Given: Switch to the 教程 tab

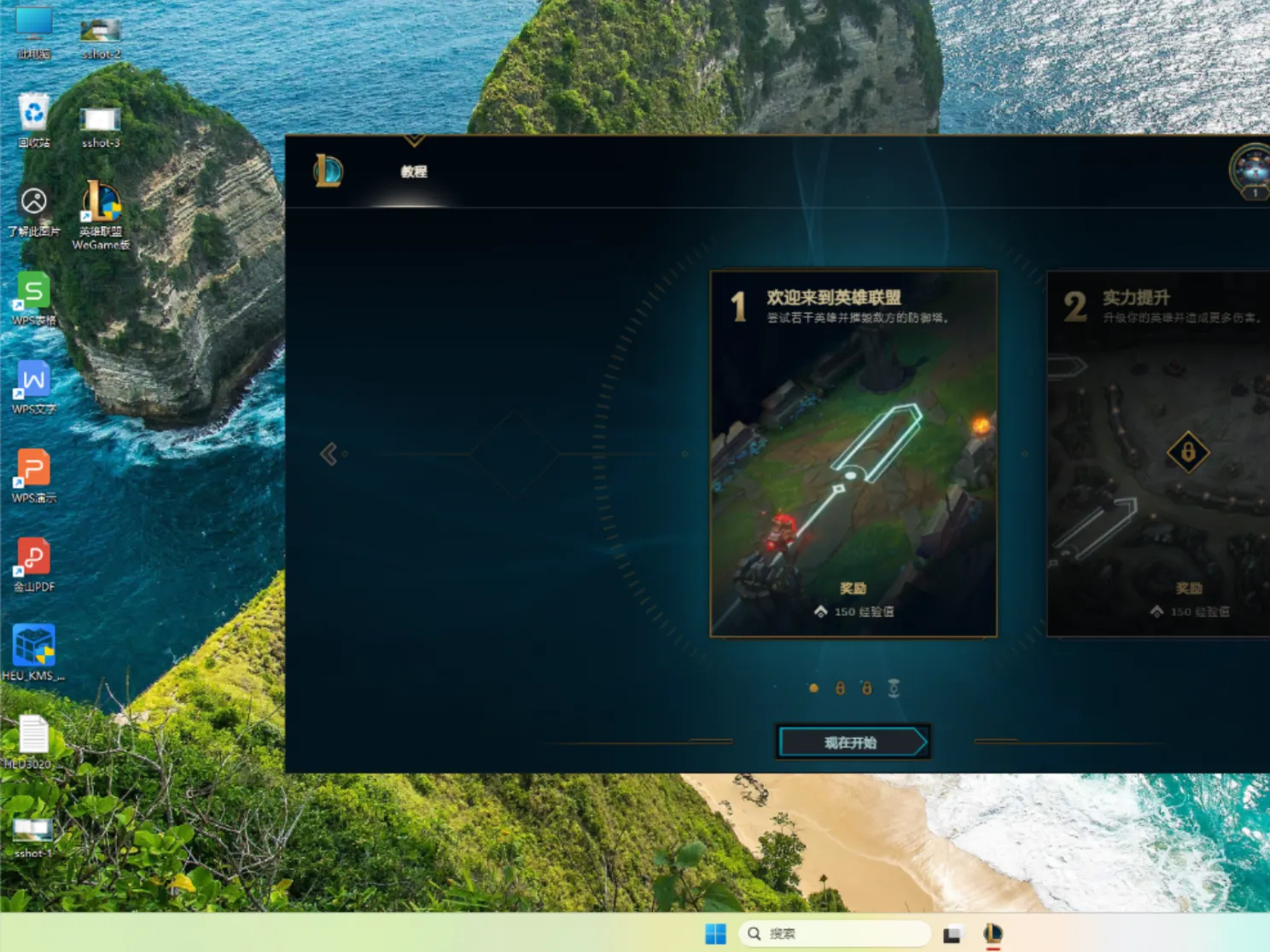Looking at the screenshot, I should click(415, 171).
